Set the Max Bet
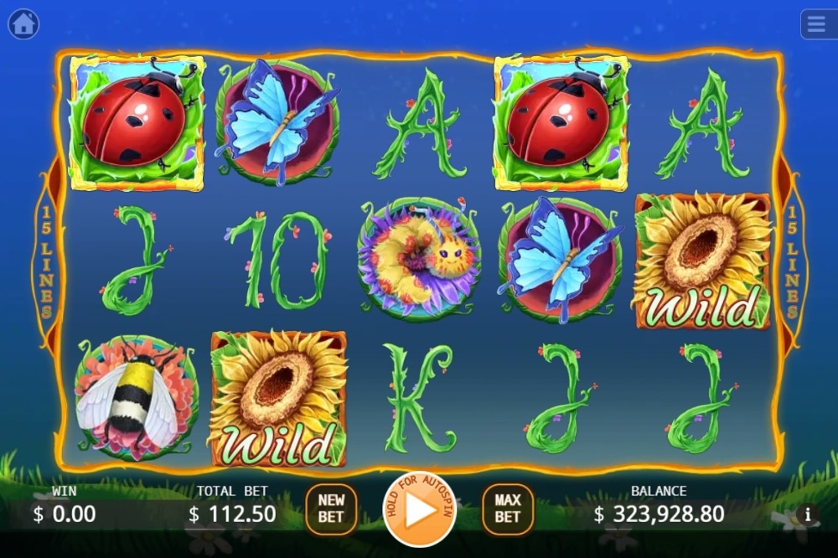This screenshot has width=838, height=558. [507, 509]
